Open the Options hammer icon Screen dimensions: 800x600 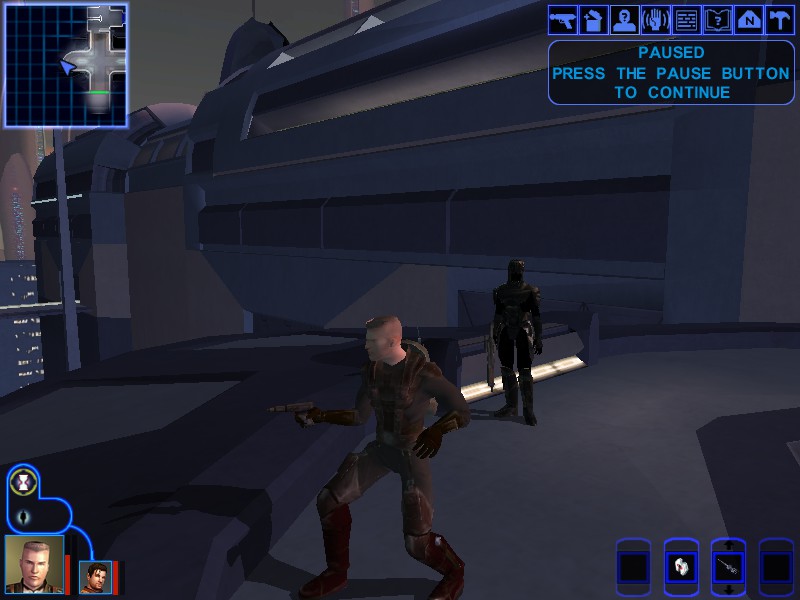[780, 19]
